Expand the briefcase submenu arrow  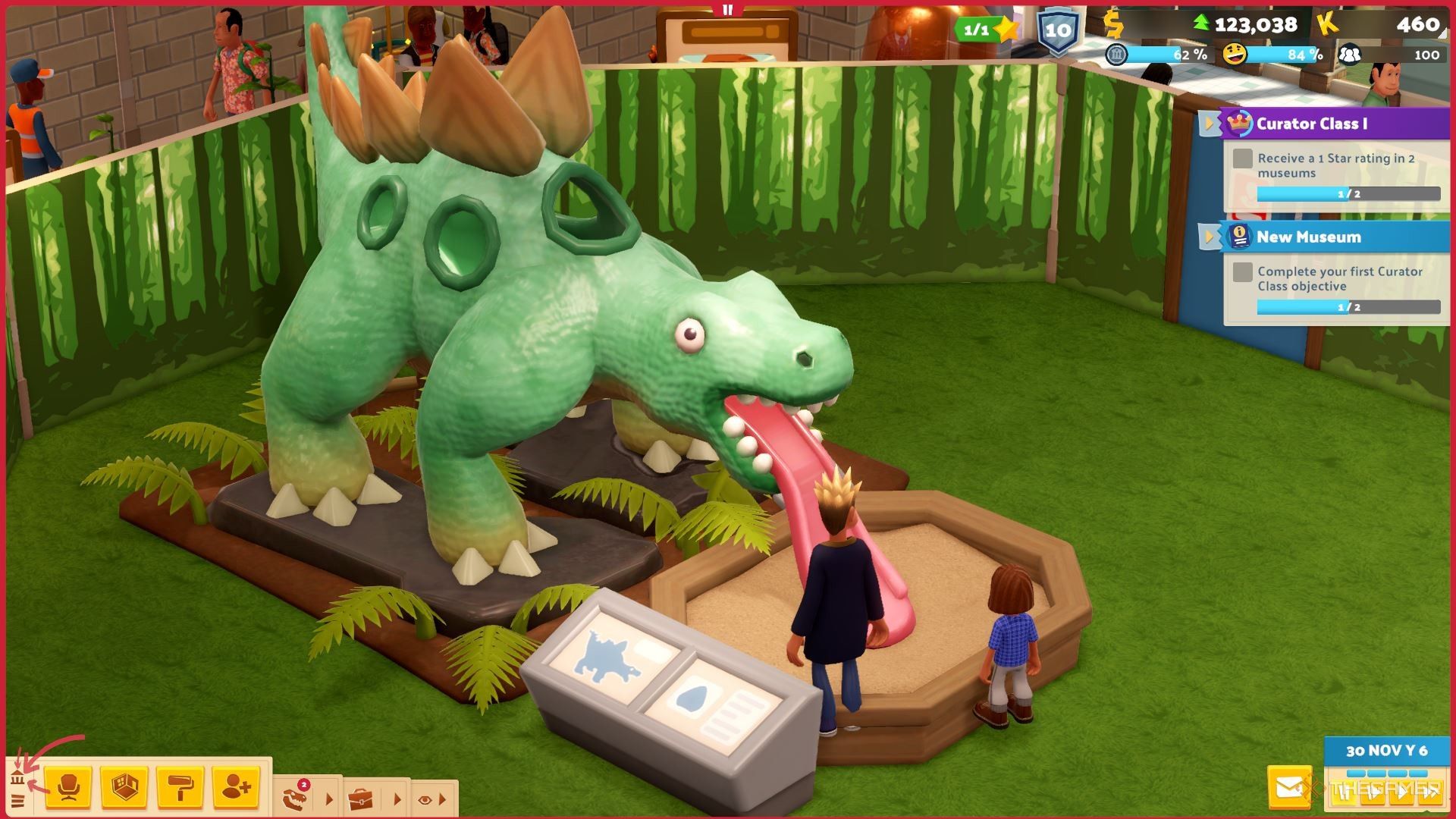coord(397,798)
